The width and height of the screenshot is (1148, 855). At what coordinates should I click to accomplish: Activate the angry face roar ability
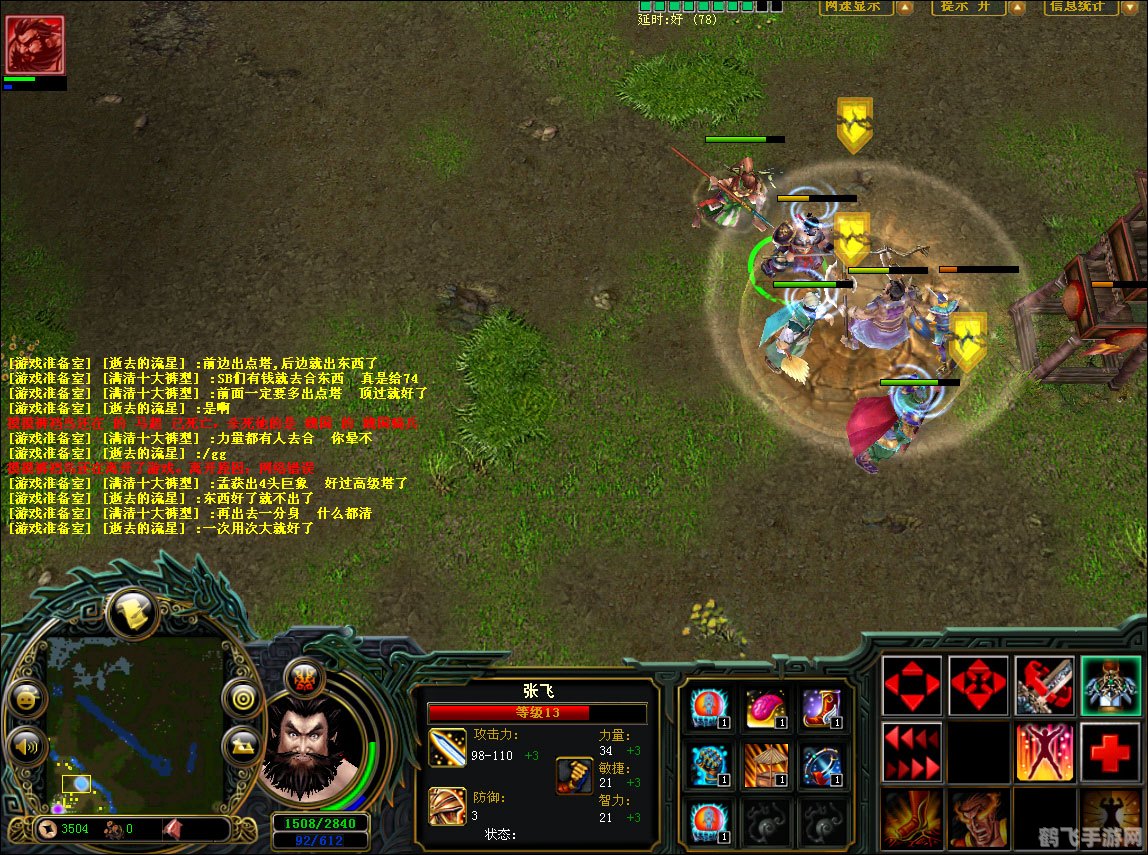(x=978, y=819)
